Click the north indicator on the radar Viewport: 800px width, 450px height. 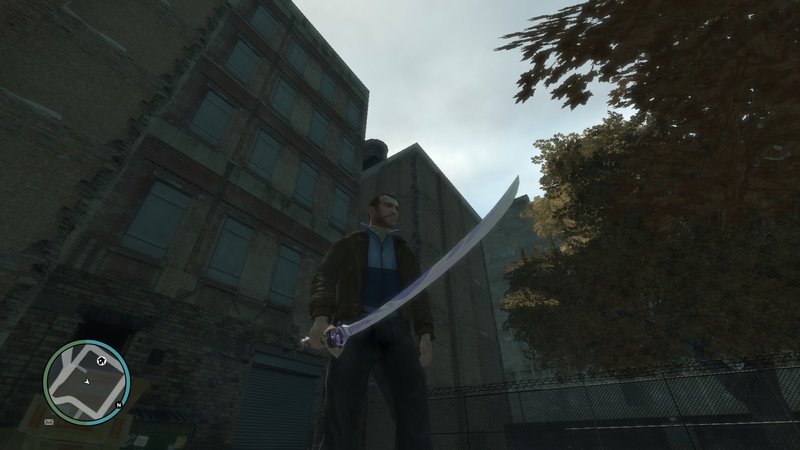pyautogui.click(x=117, y=404)
